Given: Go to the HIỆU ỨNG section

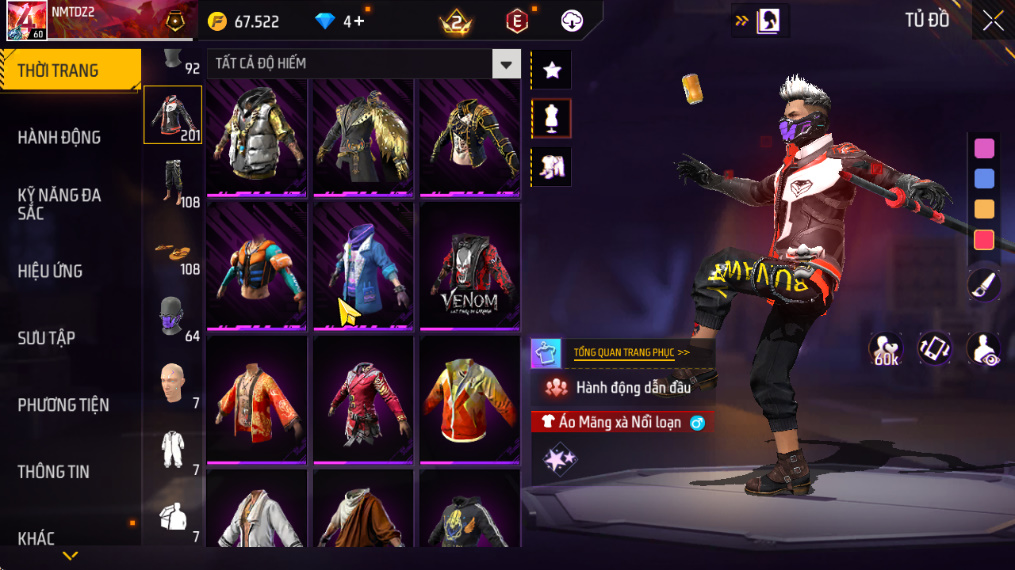Looking at the screenshot, I should tap(50, 271).
